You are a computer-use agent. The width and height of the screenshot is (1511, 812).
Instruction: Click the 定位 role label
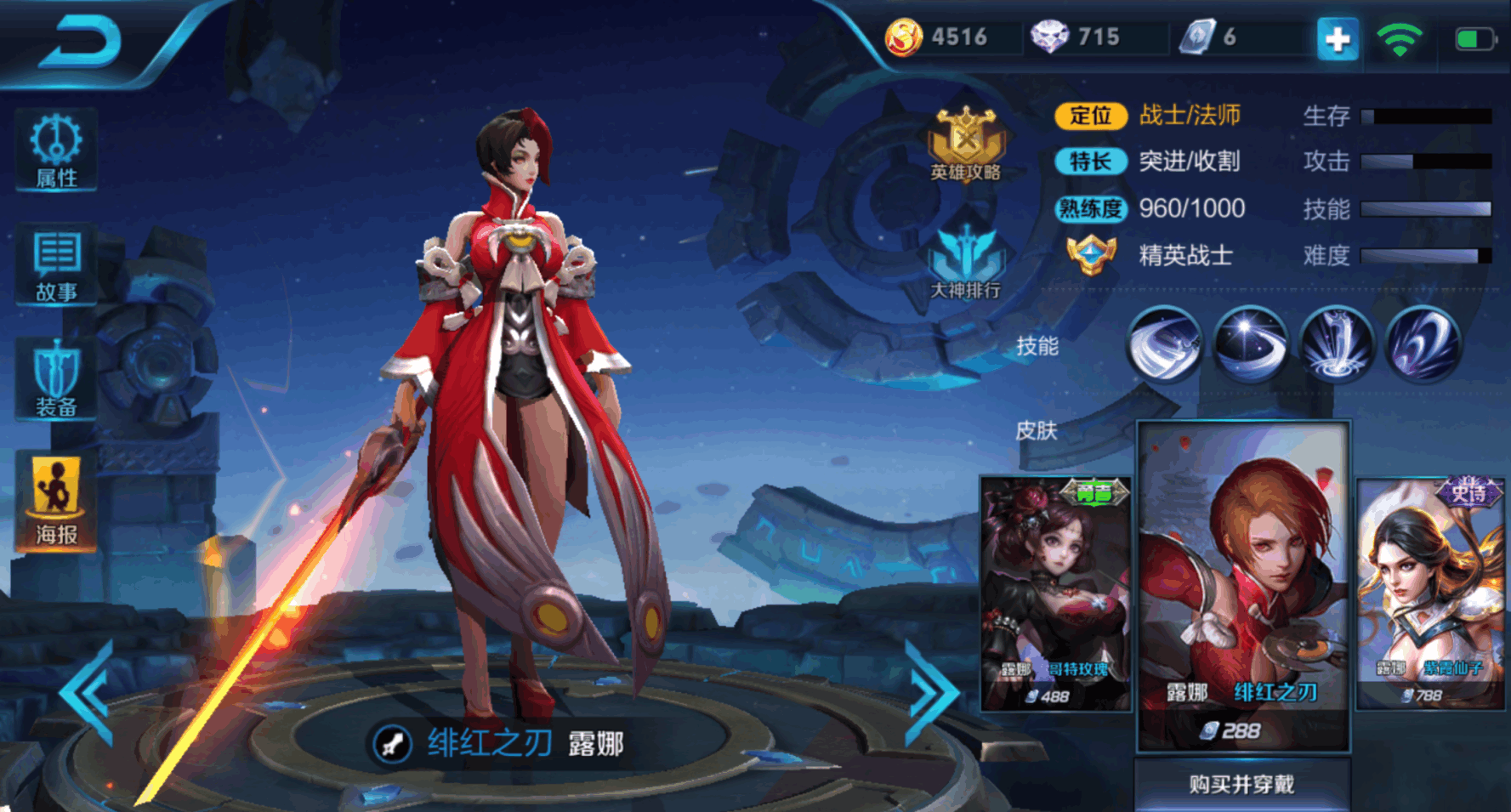pos(1091,114)
